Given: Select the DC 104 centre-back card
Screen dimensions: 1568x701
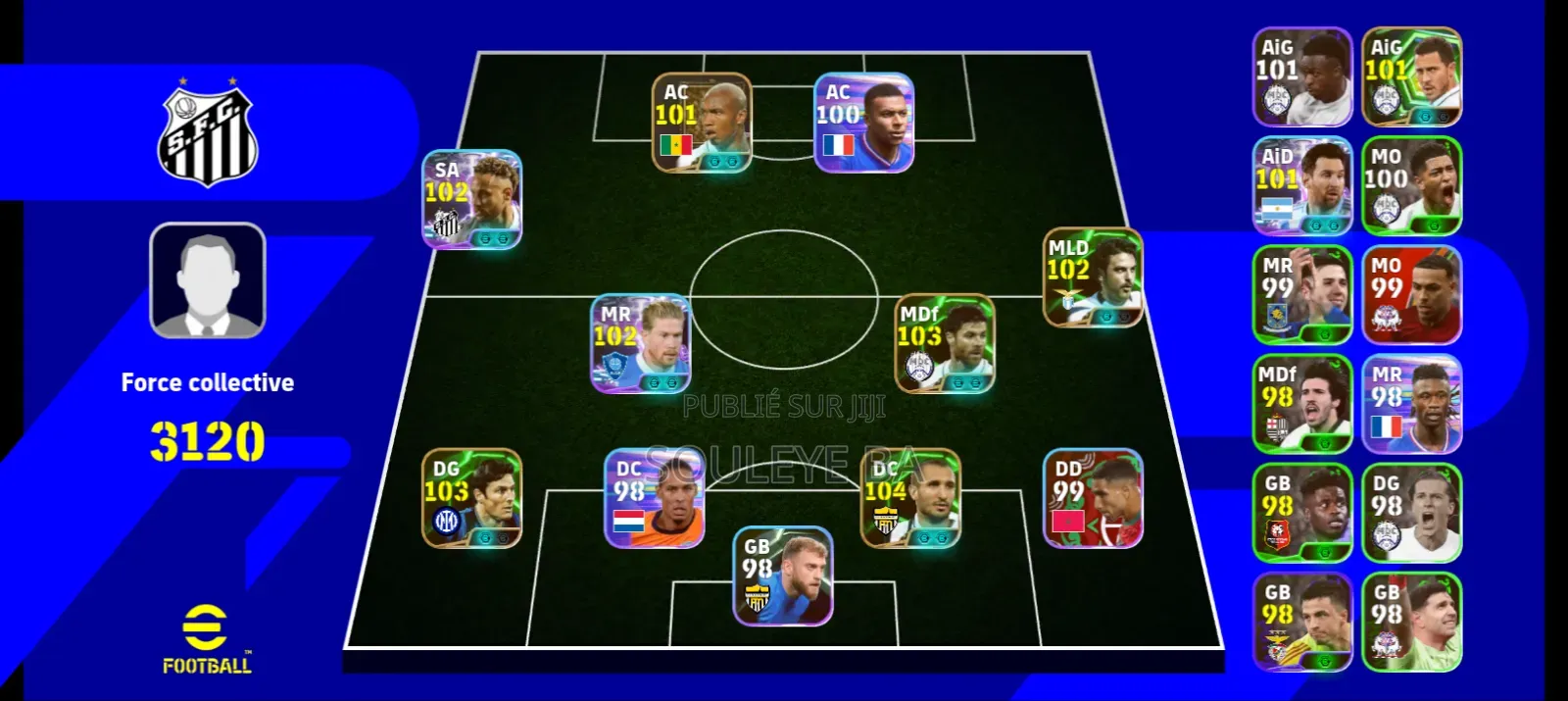Looking at the screenshot, I should pyautogui.click(x=910, y=498).
